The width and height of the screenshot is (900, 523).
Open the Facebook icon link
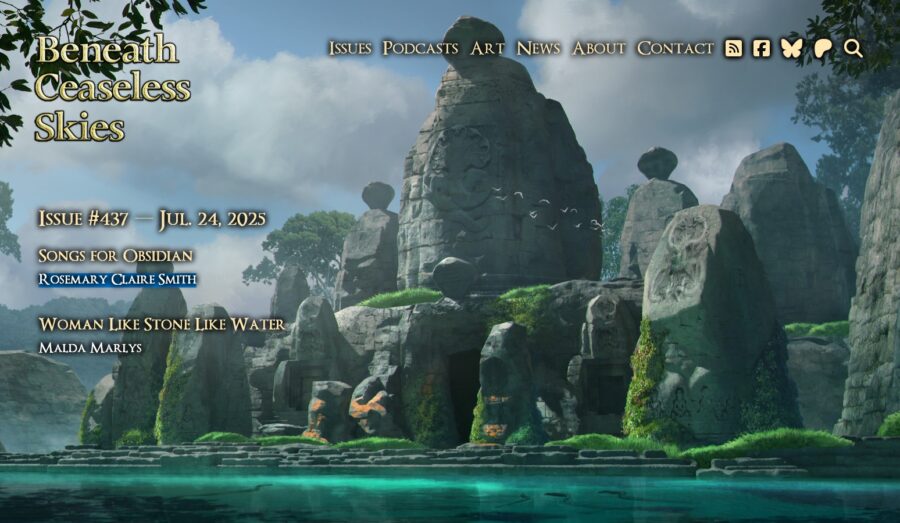(x=762, y=48)
